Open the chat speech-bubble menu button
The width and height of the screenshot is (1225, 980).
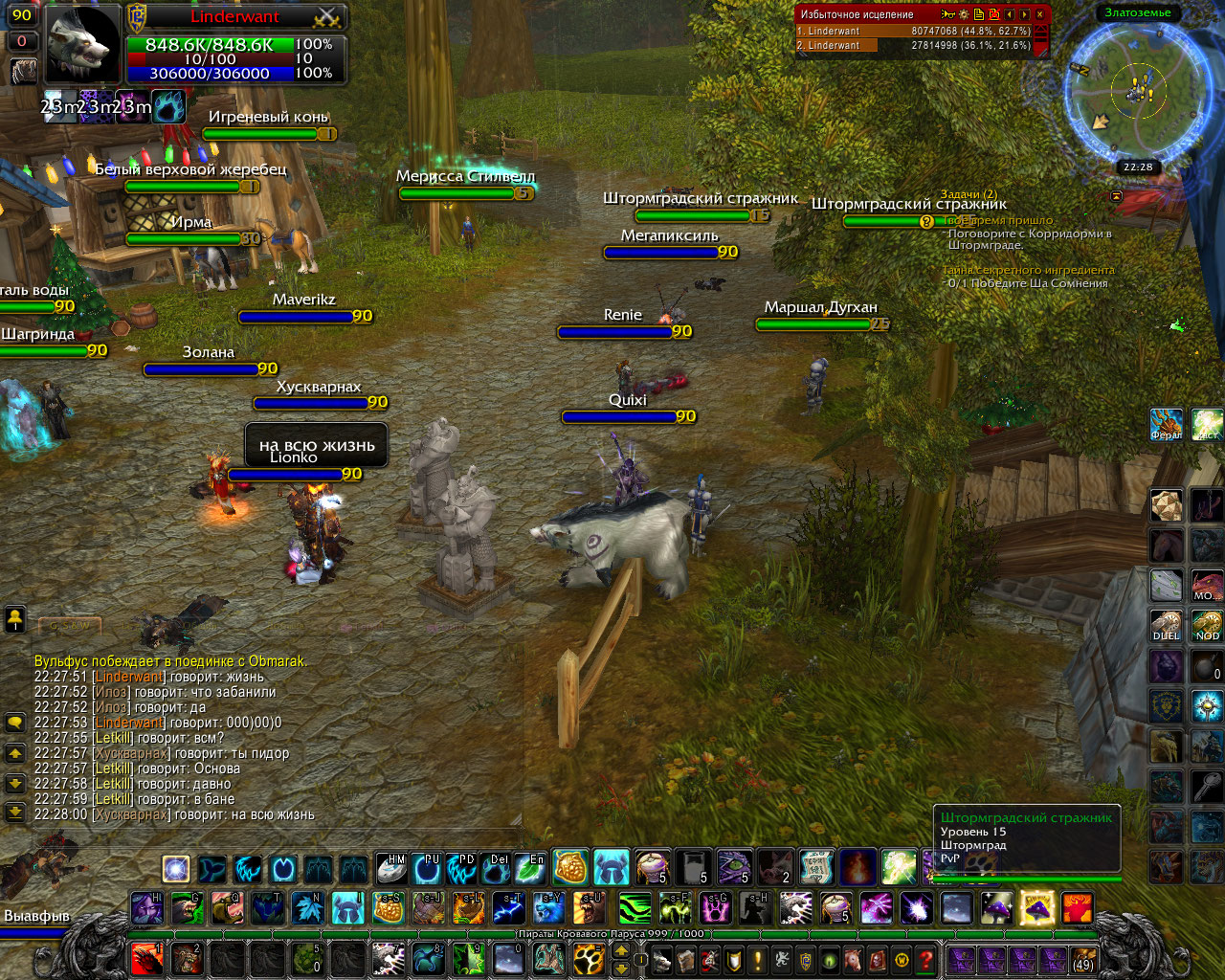click(15, 723)
